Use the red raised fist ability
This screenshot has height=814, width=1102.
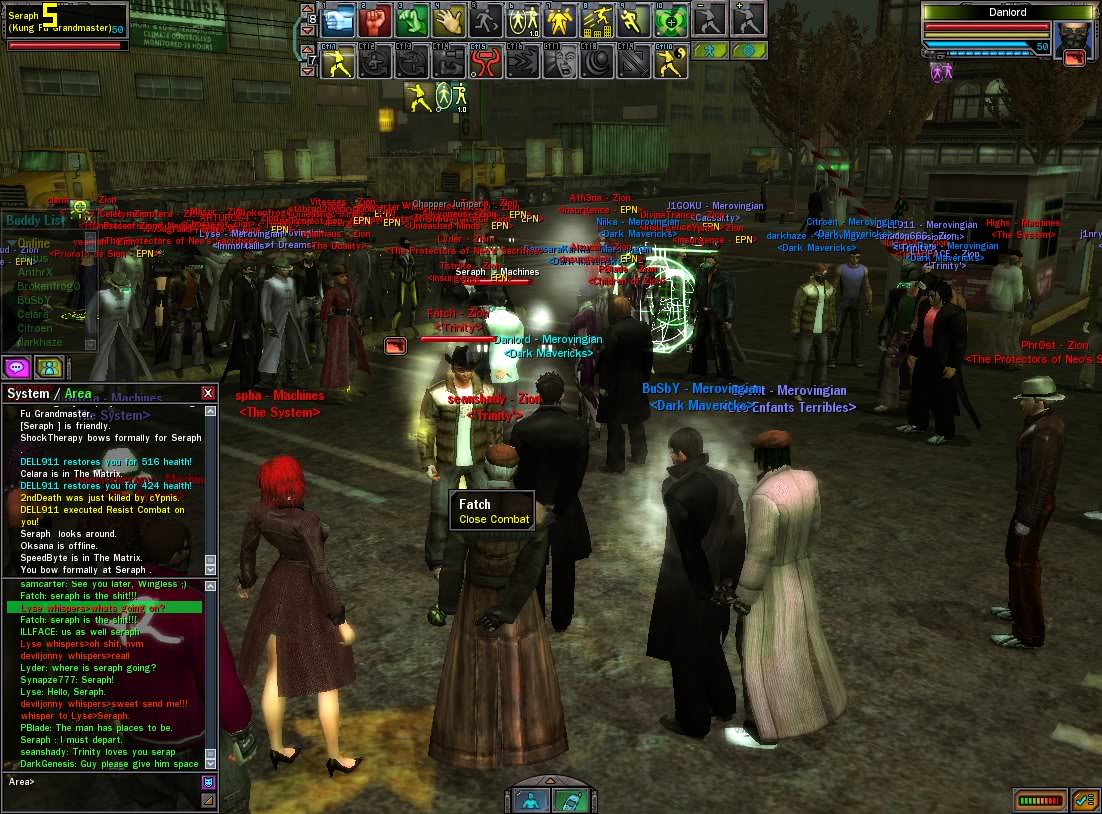coord(377,18)
